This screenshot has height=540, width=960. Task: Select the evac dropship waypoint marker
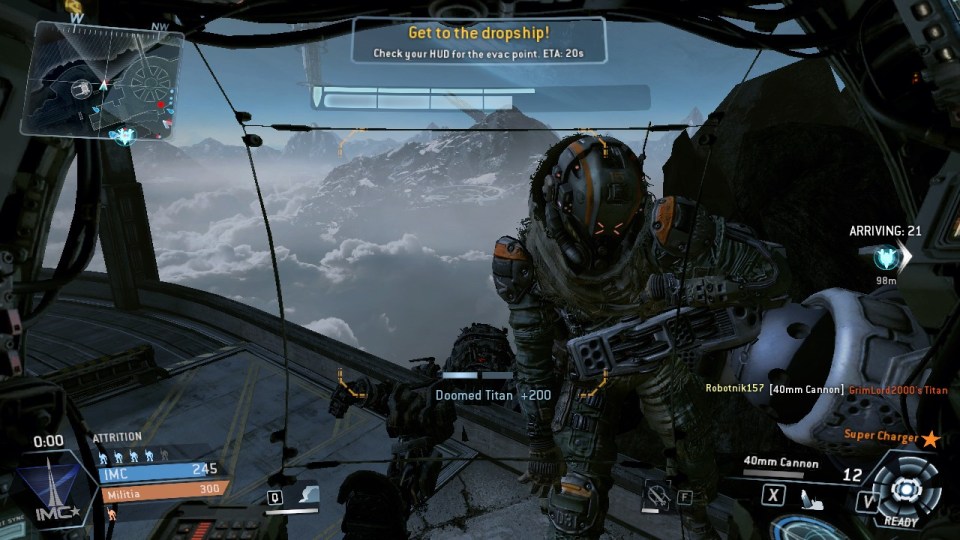pyautogui.click(x=884, y=258)
